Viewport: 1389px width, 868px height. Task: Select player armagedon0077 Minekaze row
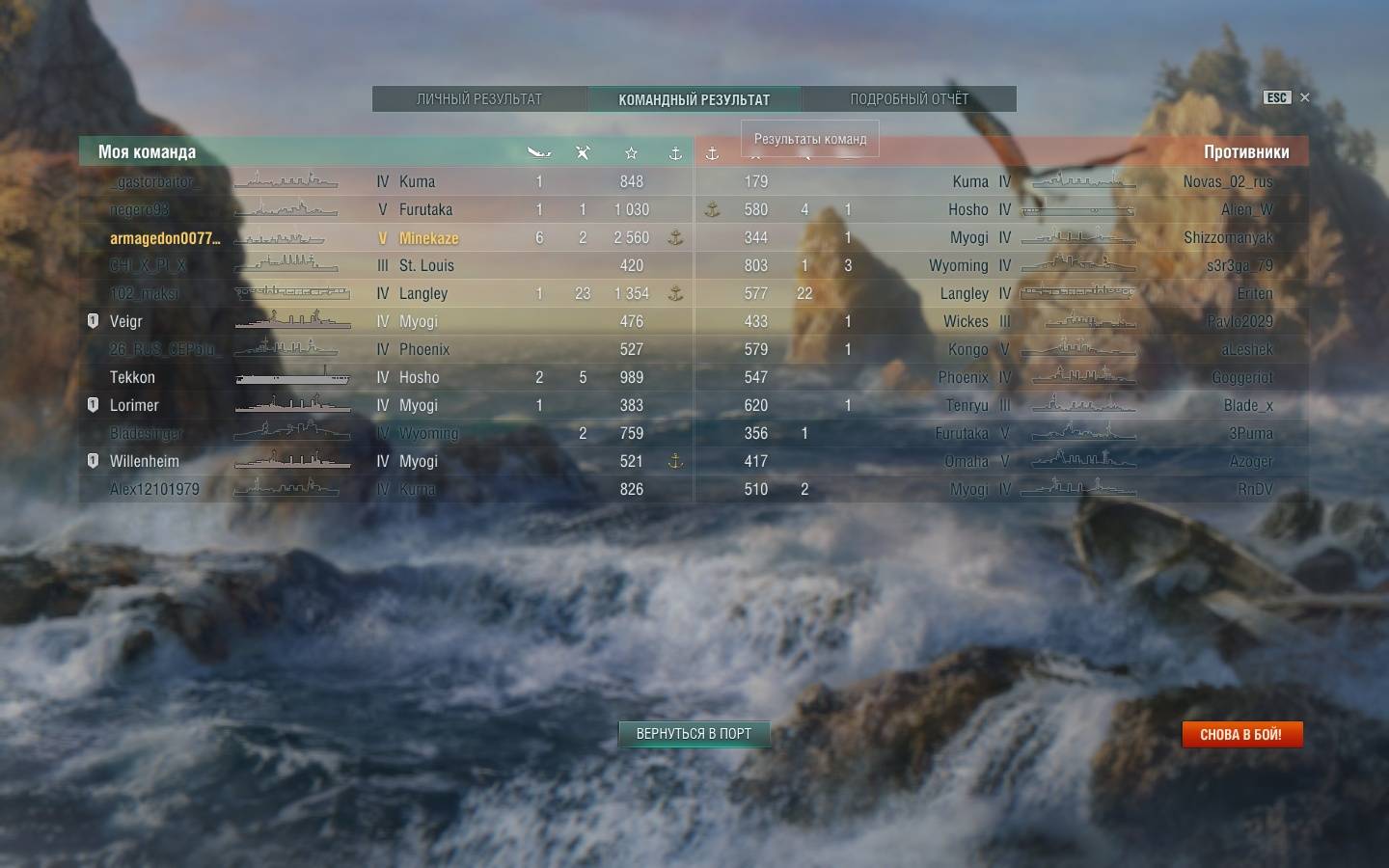coord(386,238)
